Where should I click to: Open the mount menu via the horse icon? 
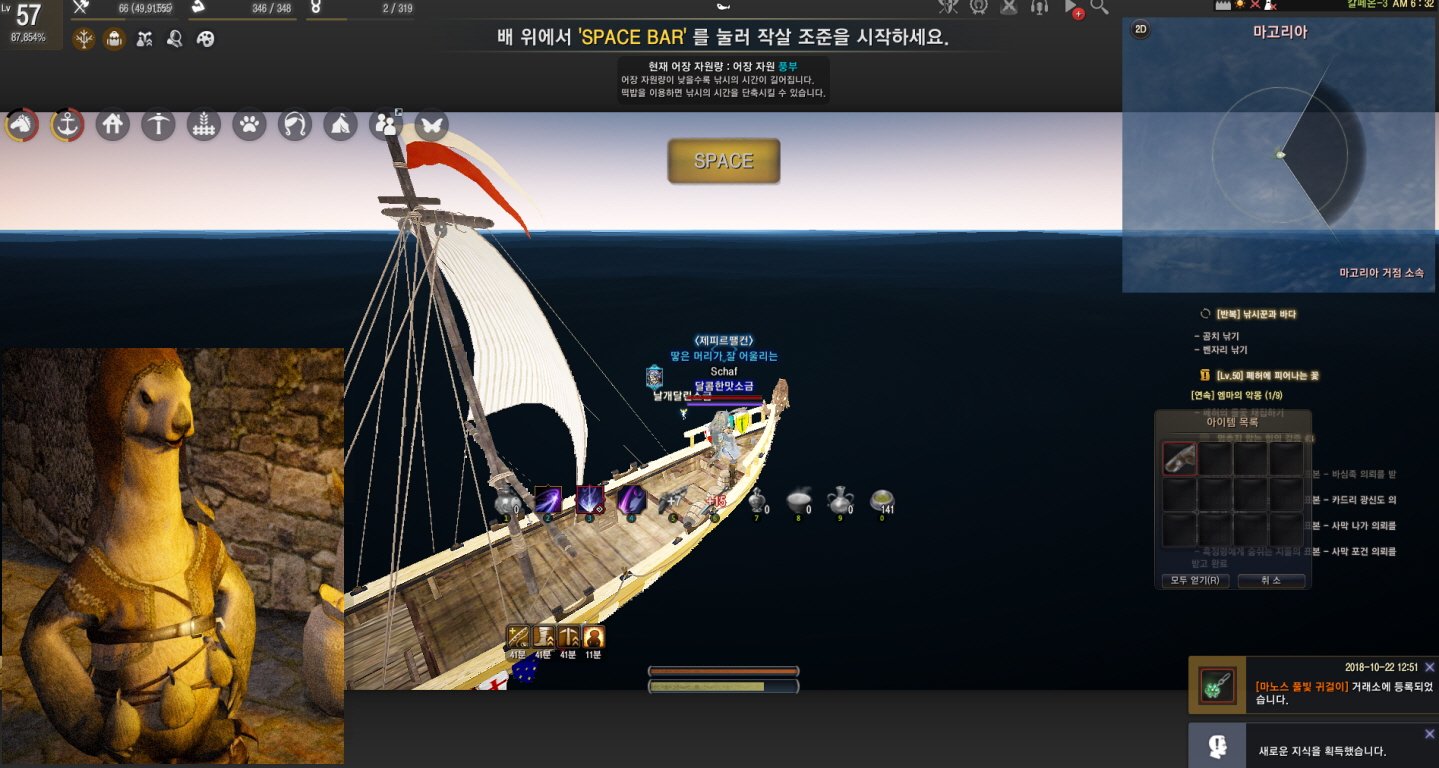pos(21,124)
